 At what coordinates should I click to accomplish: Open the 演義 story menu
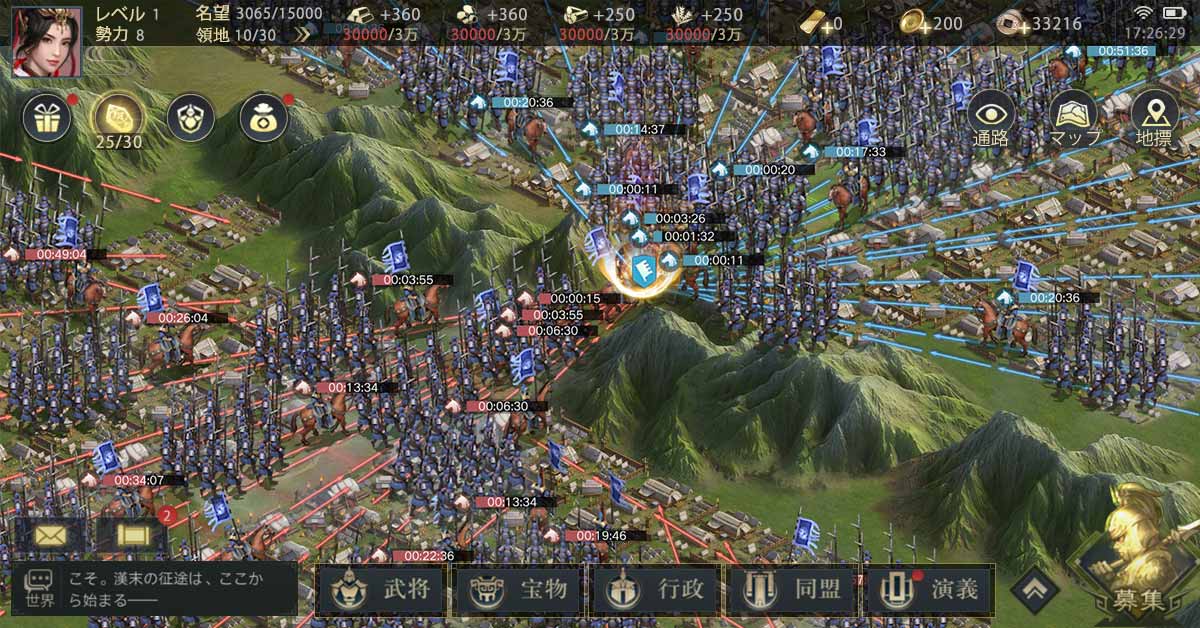pos(932,589)
